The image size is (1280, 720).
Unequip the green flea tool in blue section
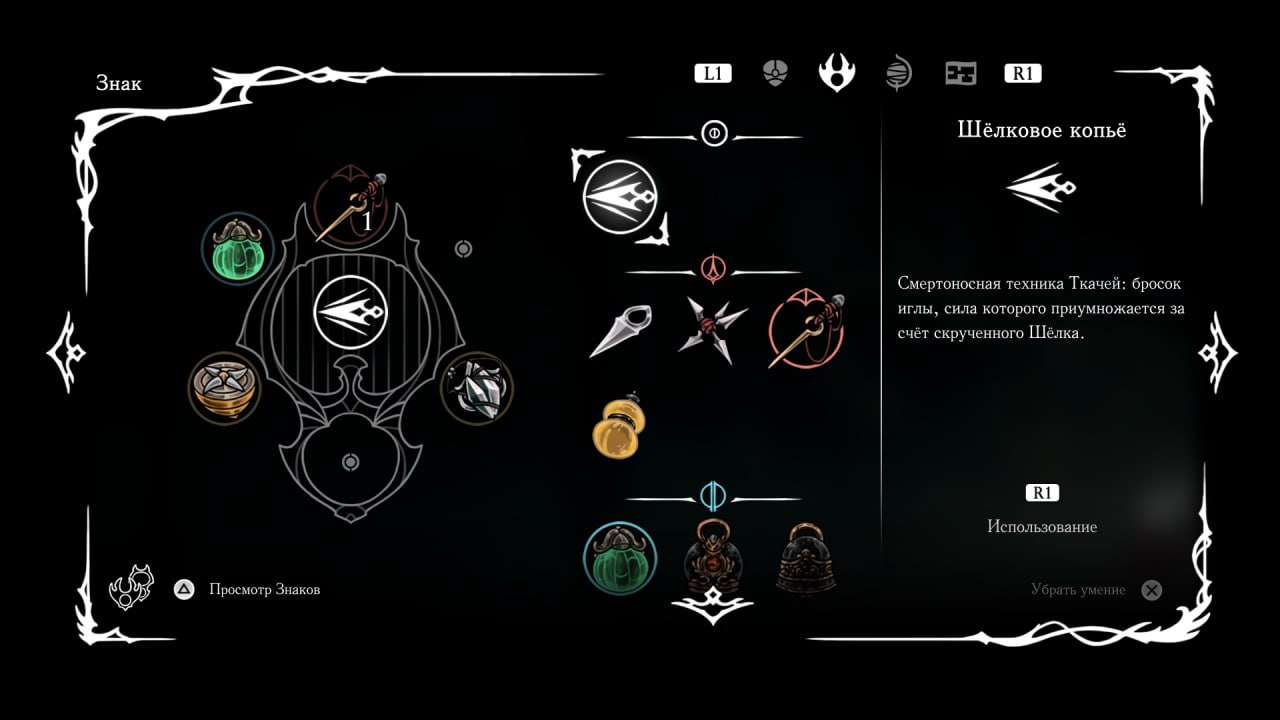618,560
